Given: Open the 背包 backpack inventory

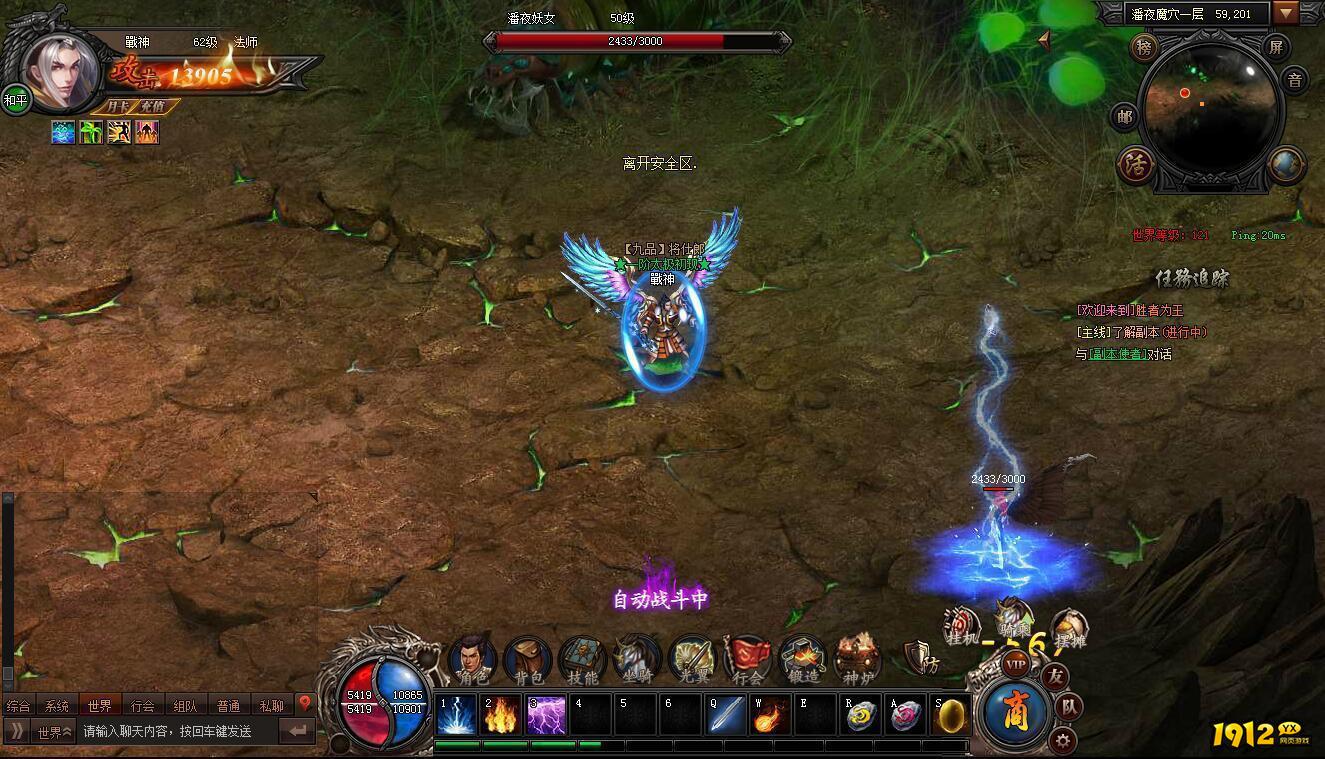Looking at the screenshot, I should pos(527,658).
